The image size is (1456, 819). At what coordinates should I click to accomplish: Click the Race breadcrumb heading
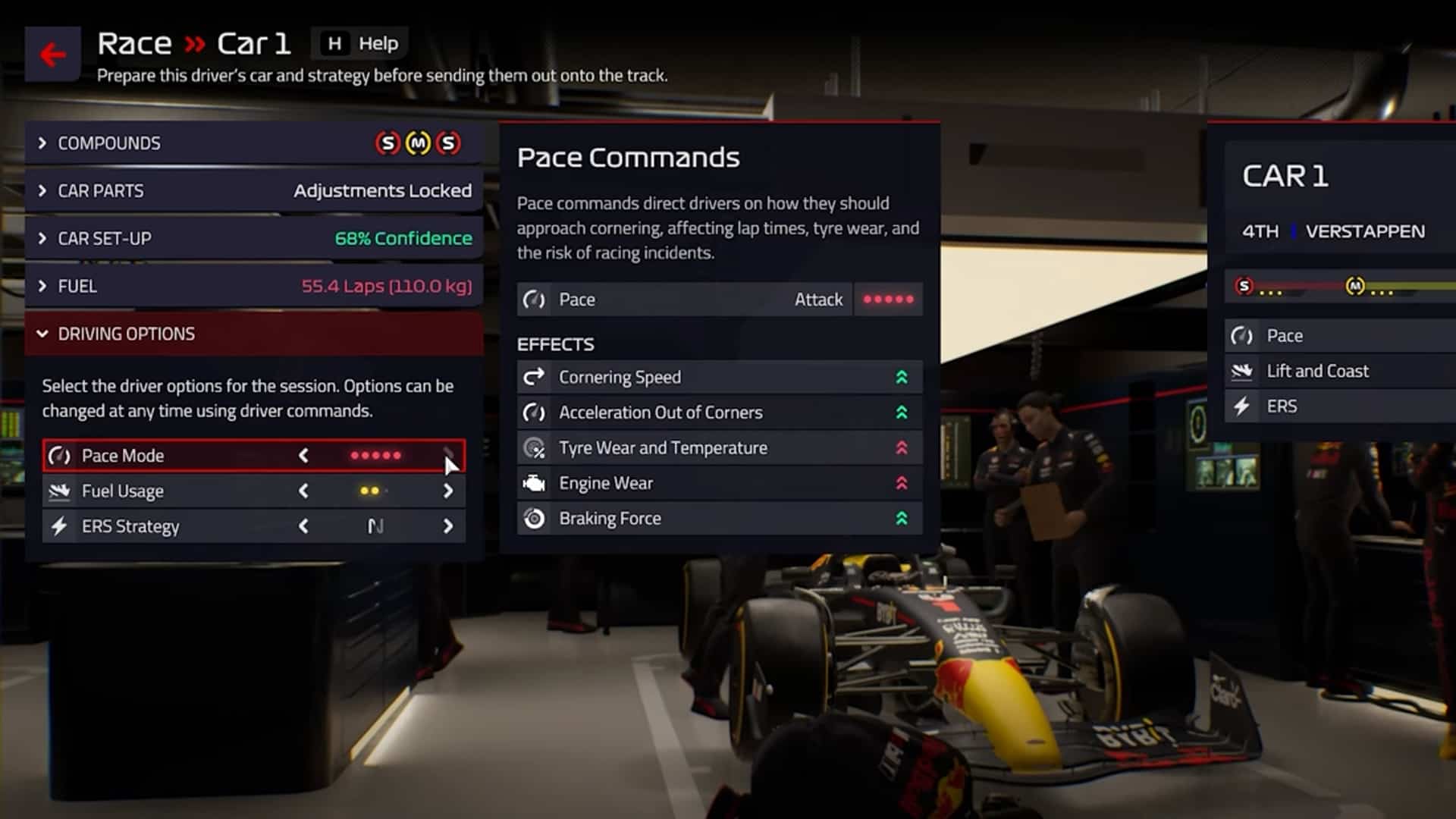[133, 43]
